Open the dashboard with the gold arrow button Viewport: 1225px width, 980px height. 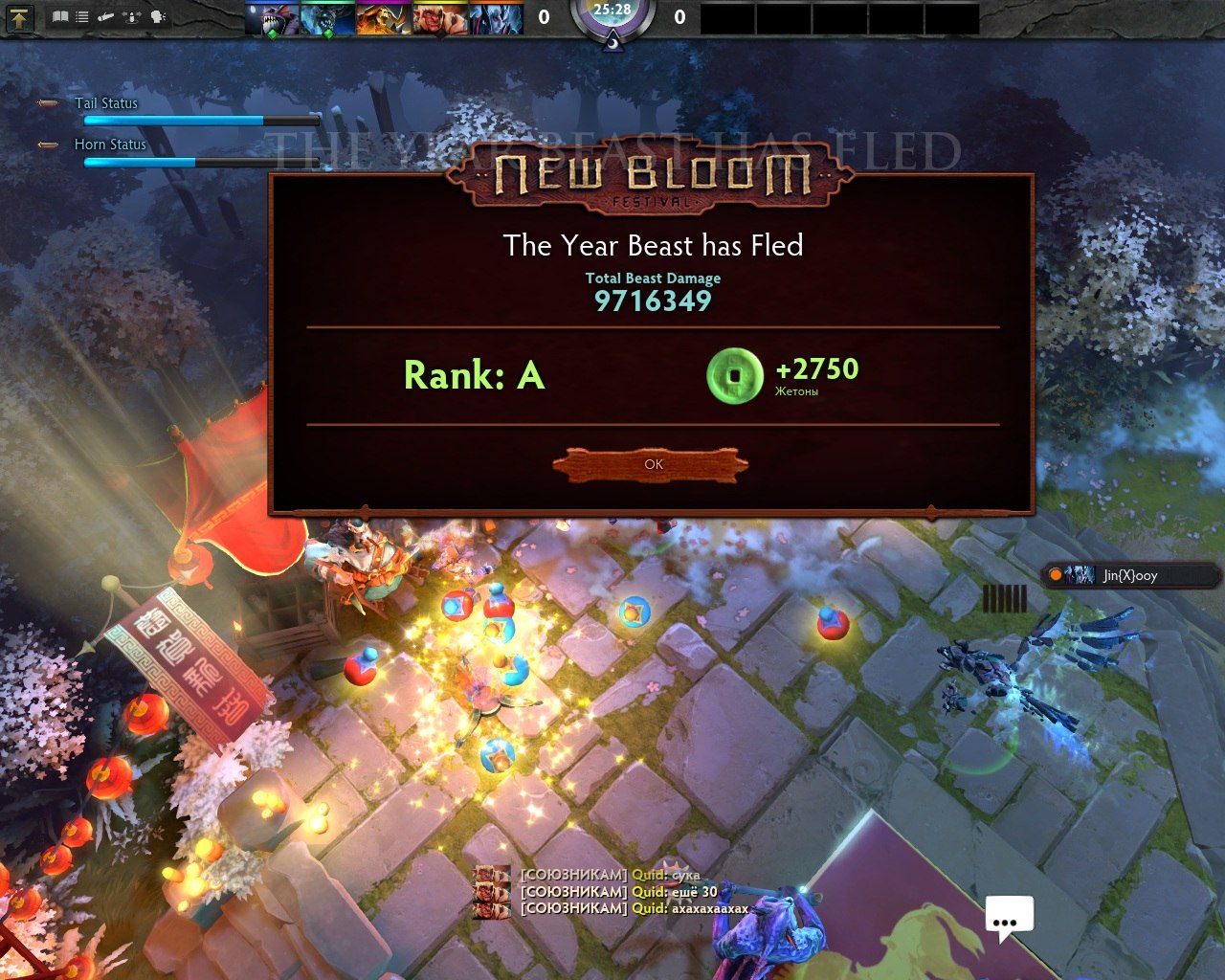point(19,16)
